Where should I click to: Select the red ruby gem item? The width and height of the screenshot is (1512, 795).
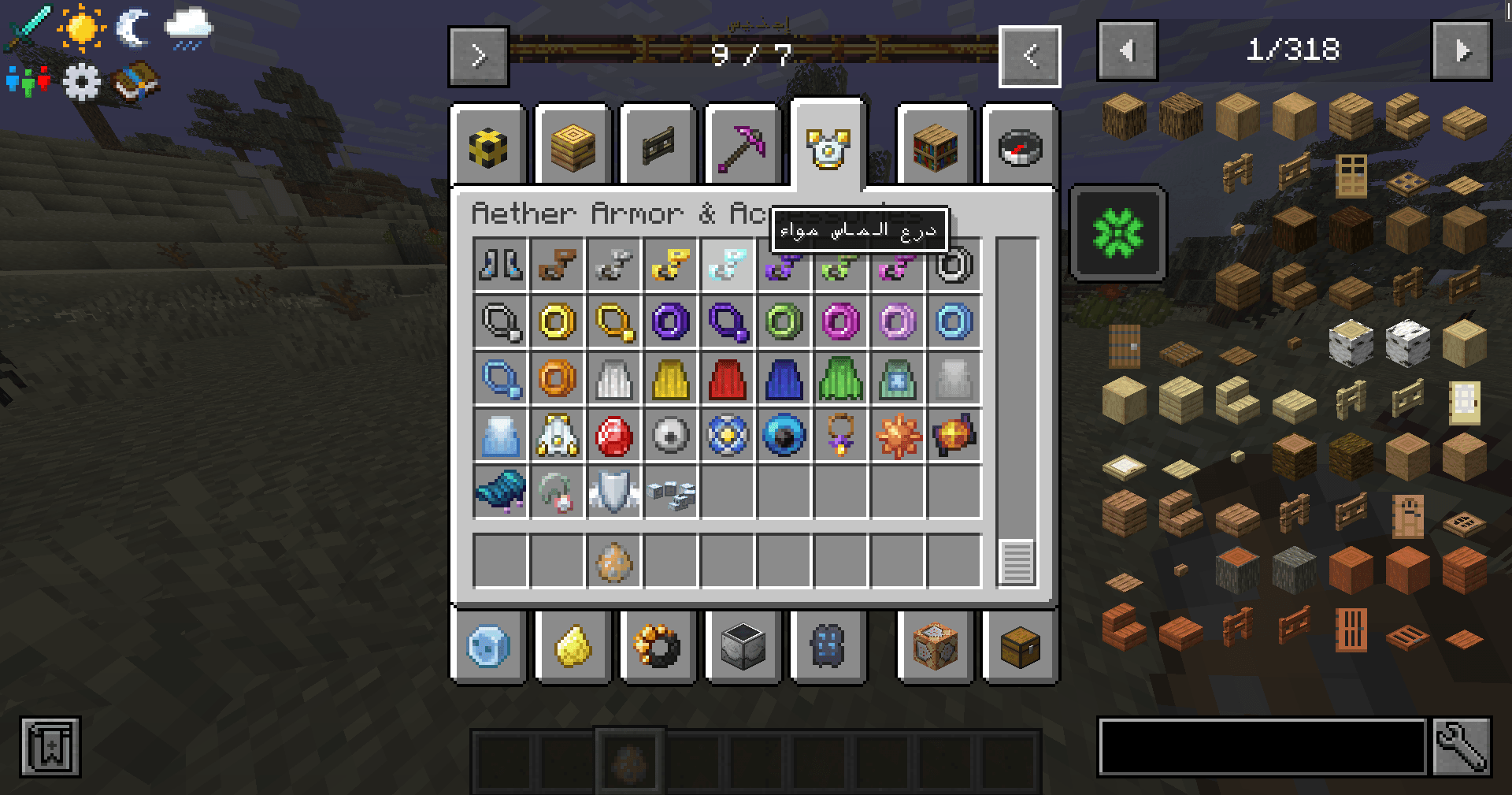point(613,435)
